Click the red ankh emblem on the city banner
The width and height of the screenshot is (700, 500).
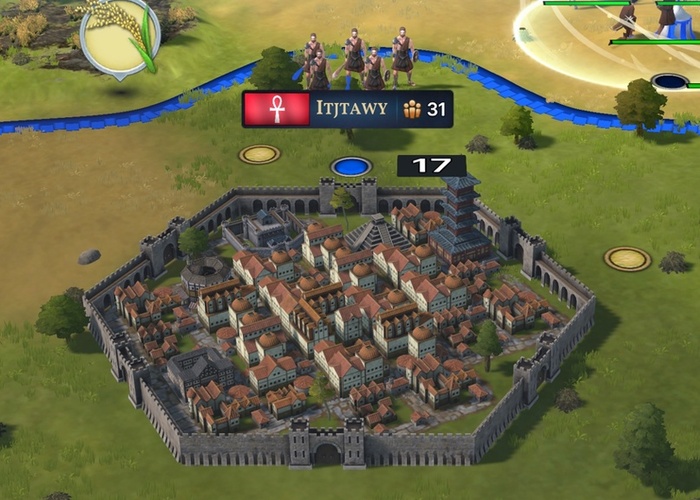pos(276,109)
